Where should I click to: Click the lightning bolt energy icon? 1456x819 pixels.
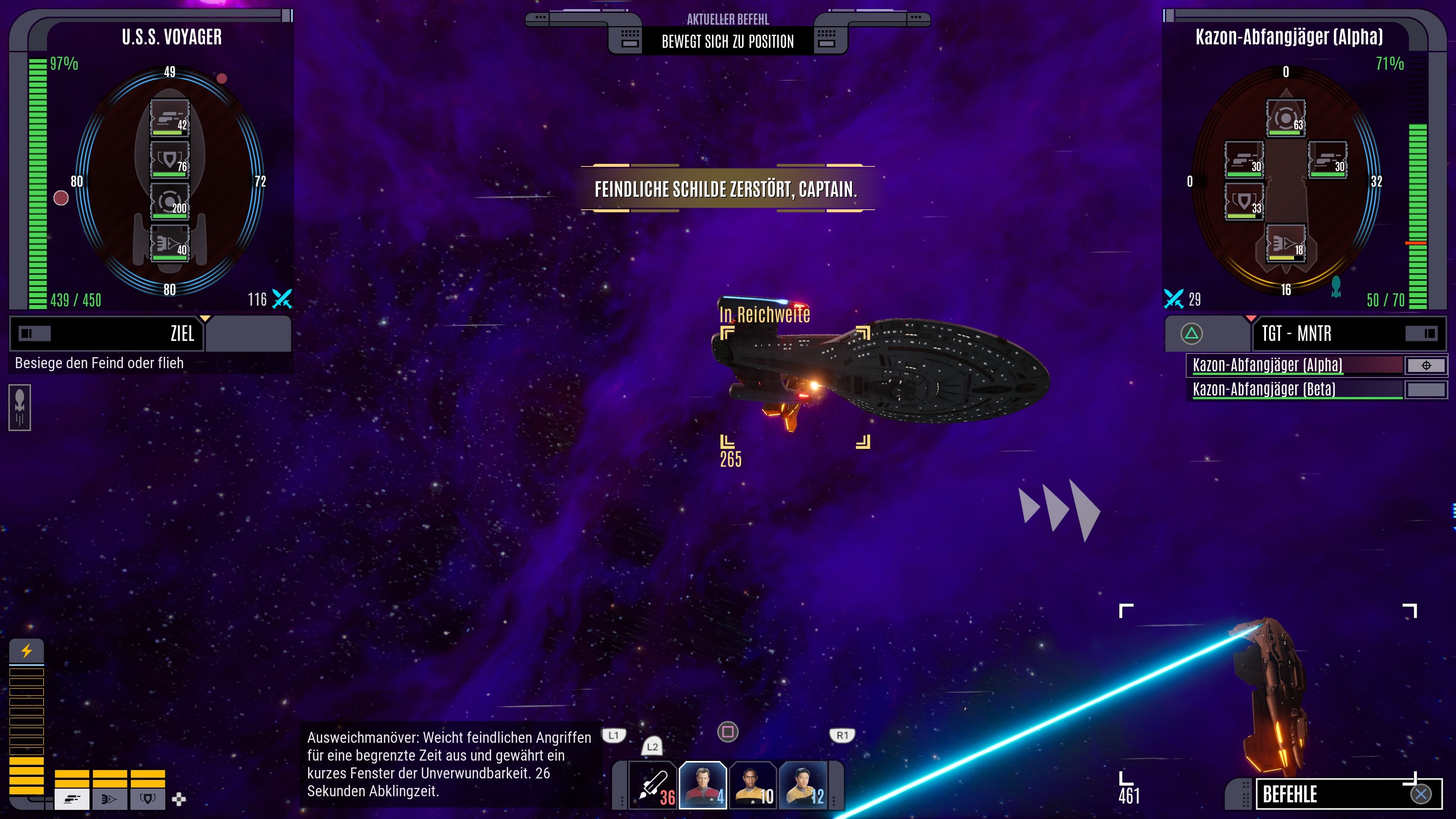pos(27,651)
